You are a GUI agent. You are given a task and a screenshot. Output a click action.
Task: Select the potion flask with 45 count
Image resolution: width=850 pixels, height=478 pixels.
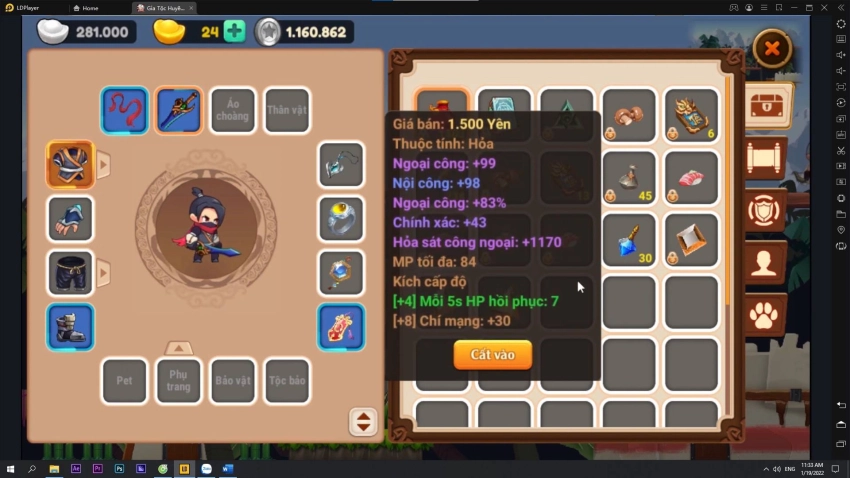[629, 178]
